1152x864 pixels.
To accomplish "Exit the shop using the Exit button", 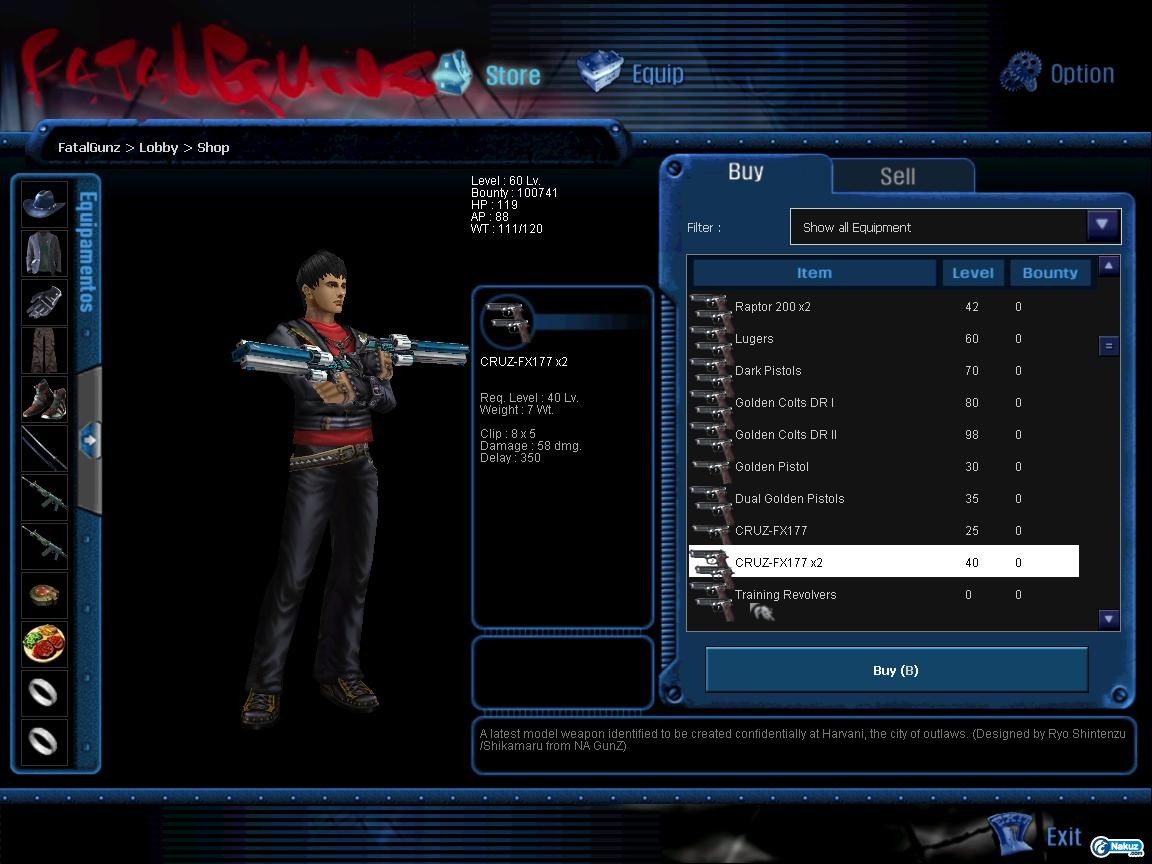I will click(x=1038, y=836).
